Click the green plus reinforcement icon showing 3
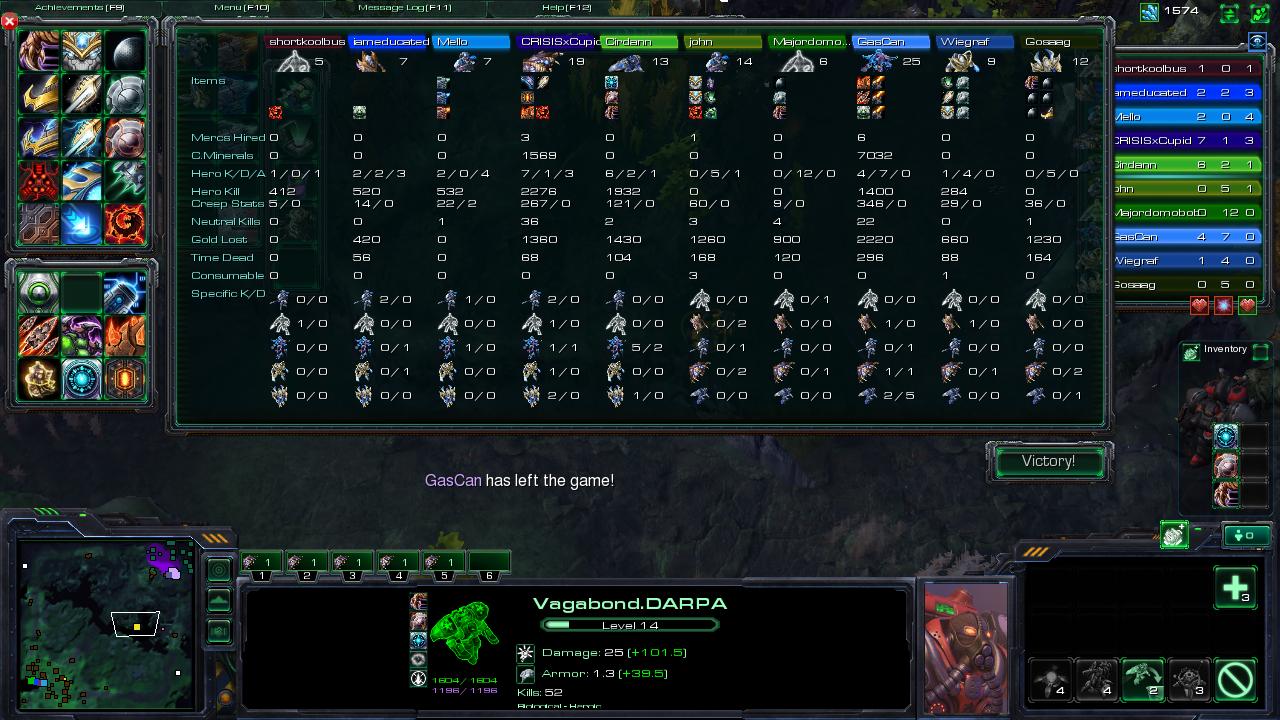 coord(1236,588)
